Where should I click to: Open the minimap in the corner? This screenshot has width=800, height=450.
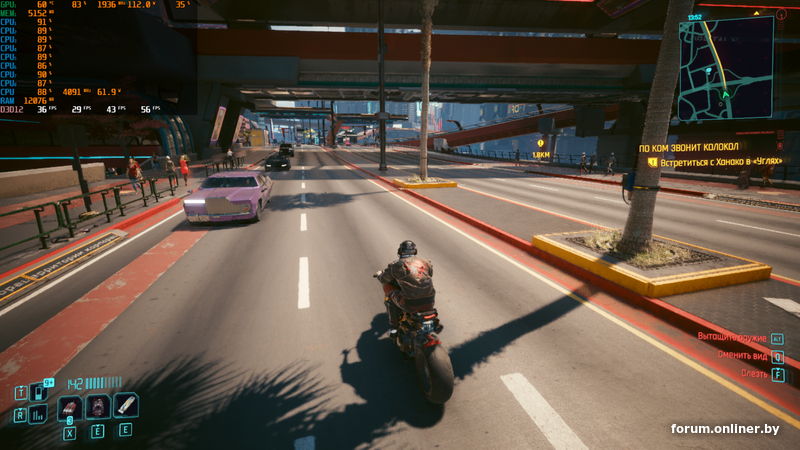click(725, 68)
